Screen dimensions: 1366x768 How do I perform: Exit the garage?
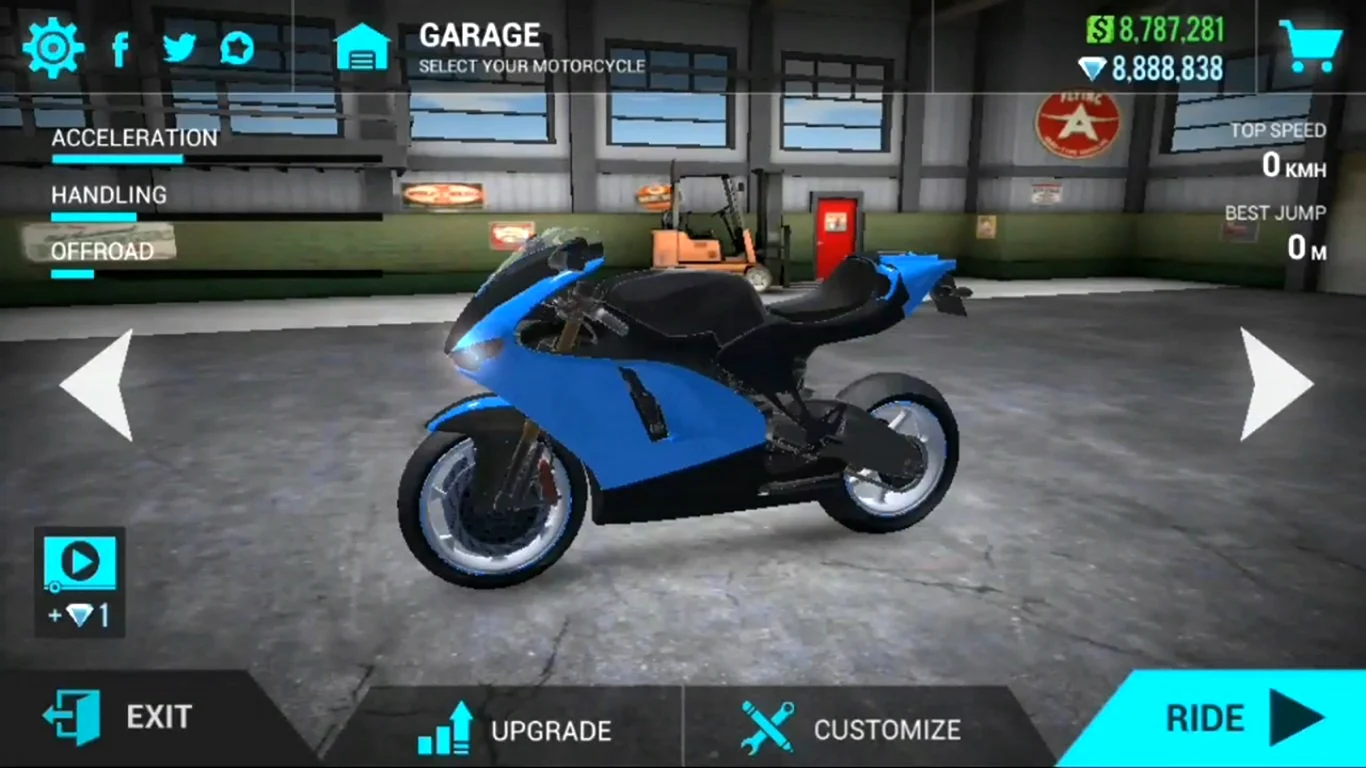tap(120, 717)
